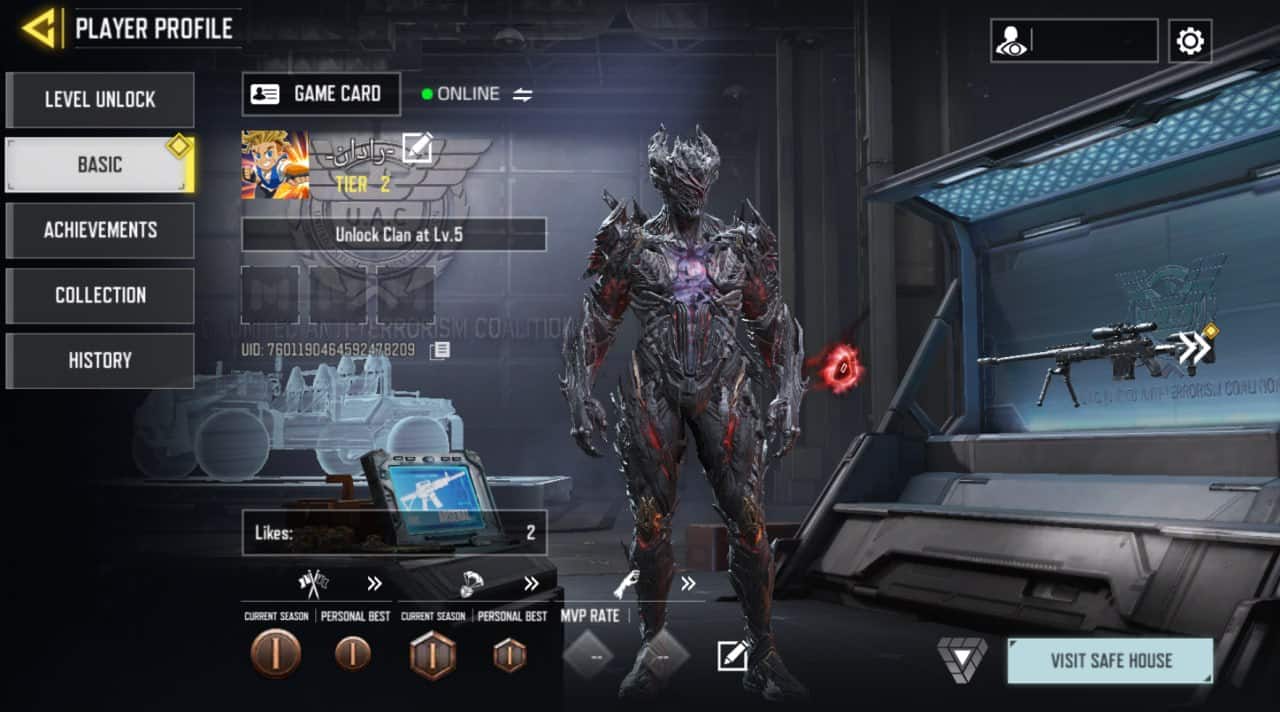Open the Game Card
This screenshot has height=712, width=1280.
(x=321, y=94)
